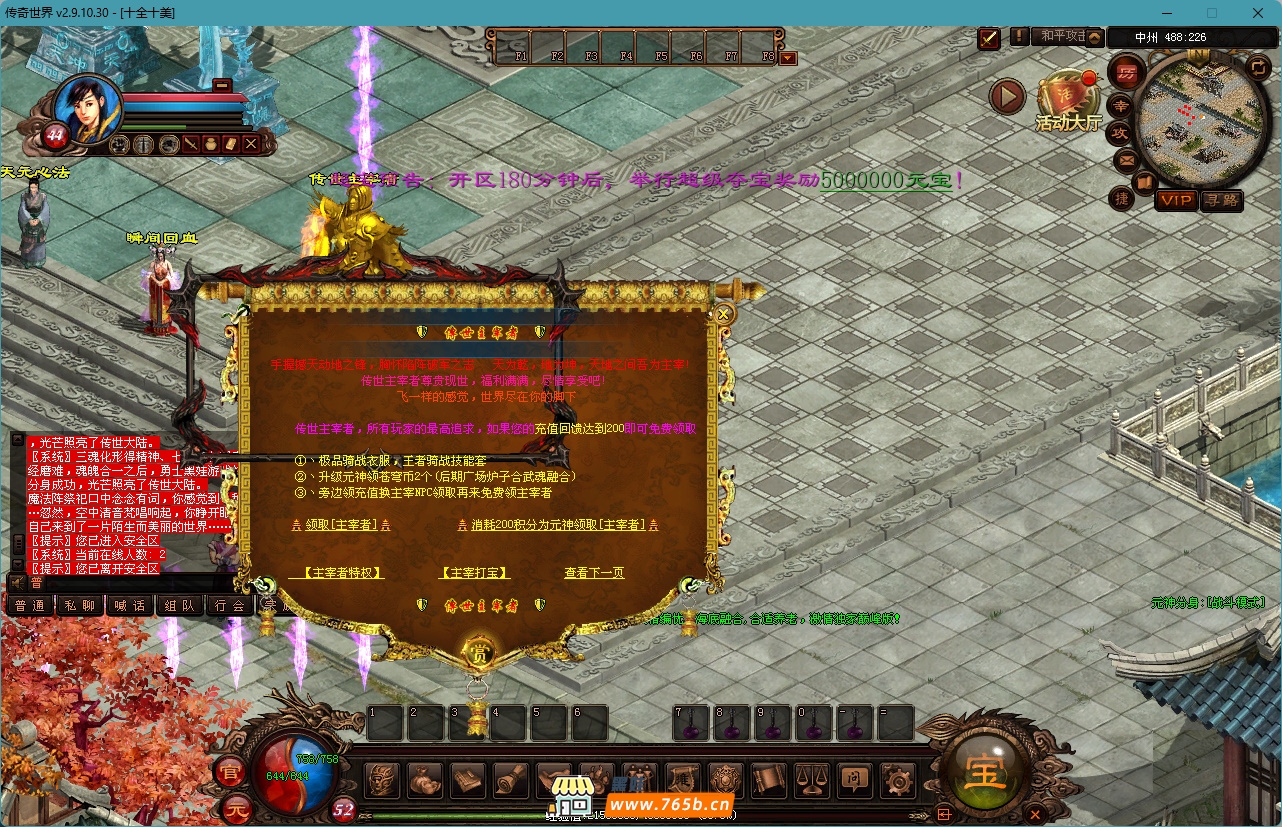Activate 寻路 pathfinding button
The height and width of the screenshot is (827, 1282).
(x=1221, y=200)
